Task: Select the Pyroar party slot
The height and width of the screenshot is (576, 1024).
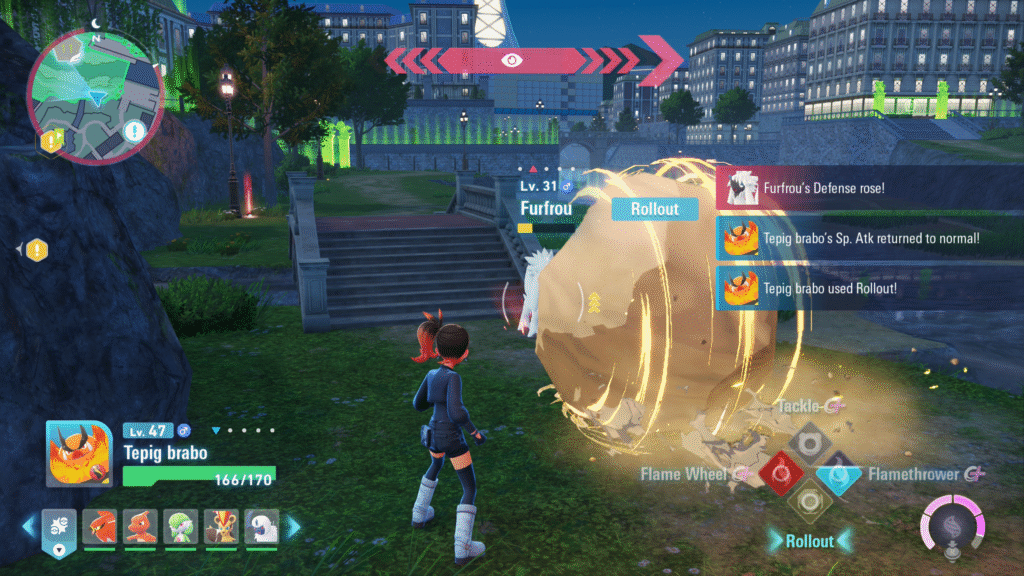Action: [x=221, y=524]
